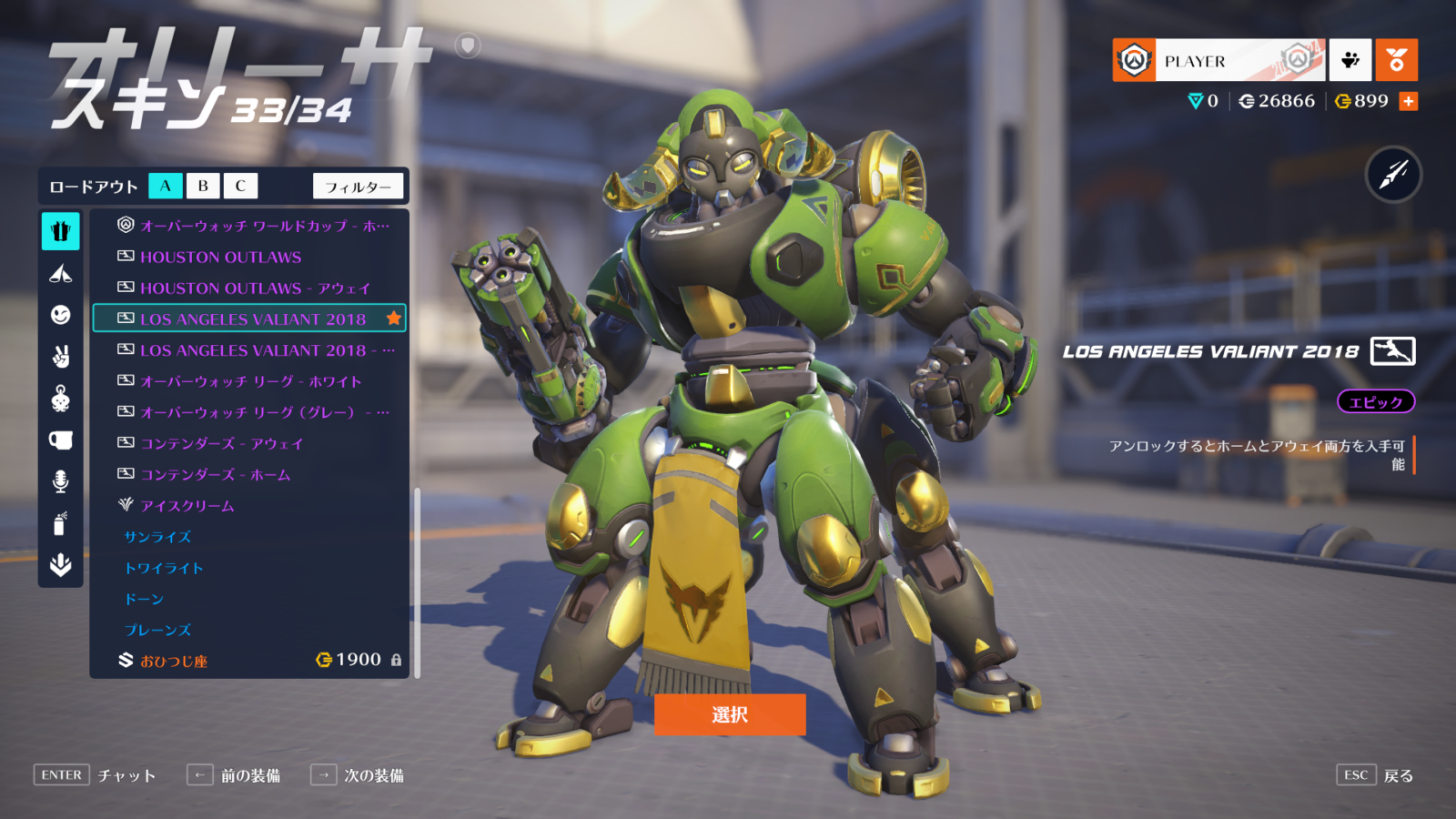The image size is (1456, 819).
Task: Open the フィルター filter dropdown
Action: pos(359,186)
